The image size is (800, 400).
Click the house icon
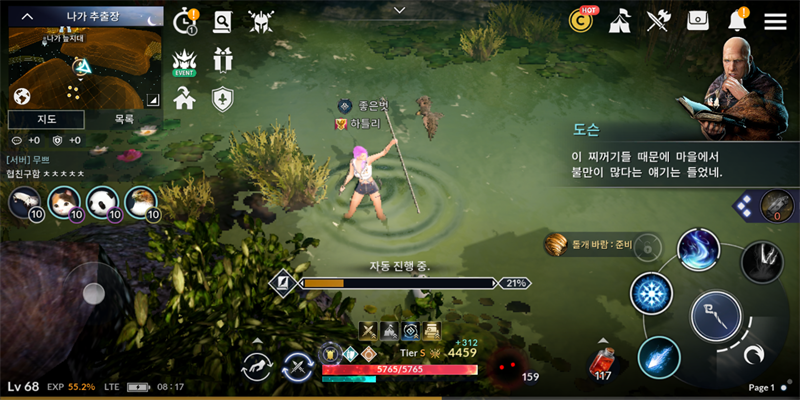185,98
